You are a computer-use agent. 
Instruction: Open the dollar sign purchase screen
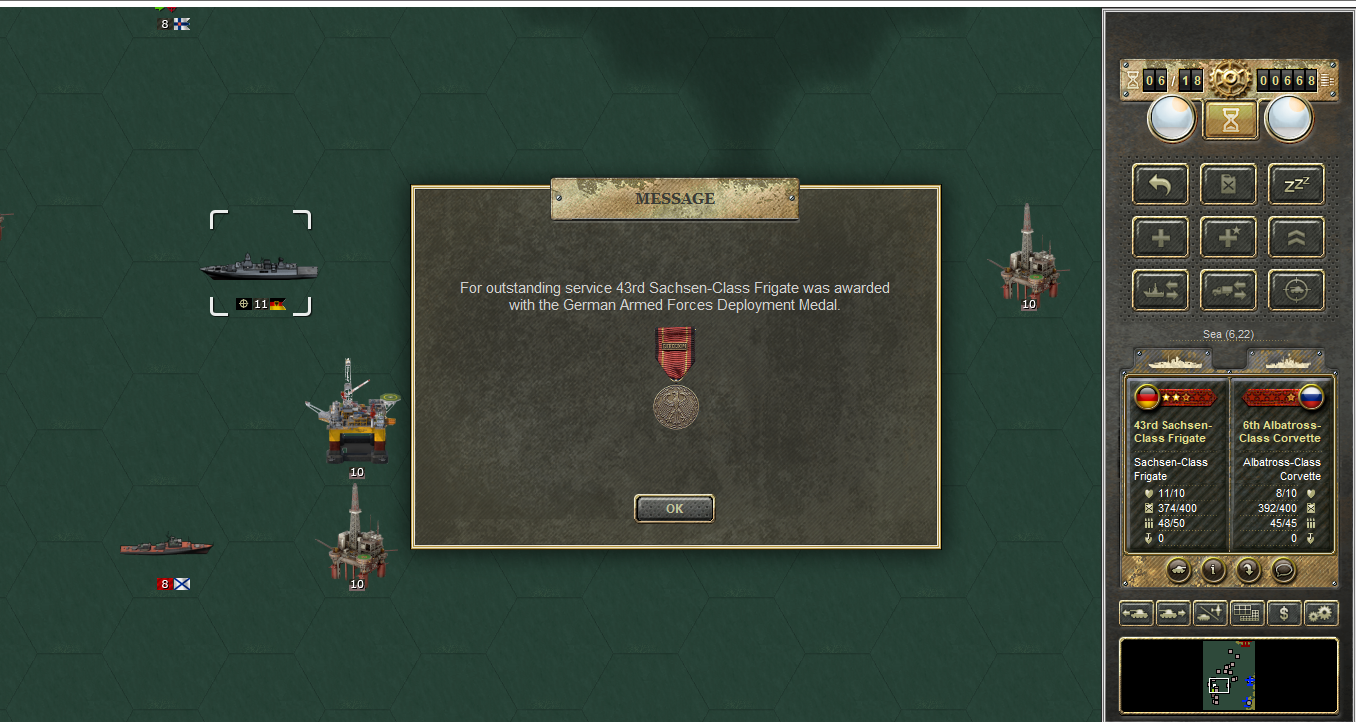[x=1284, y=613]
